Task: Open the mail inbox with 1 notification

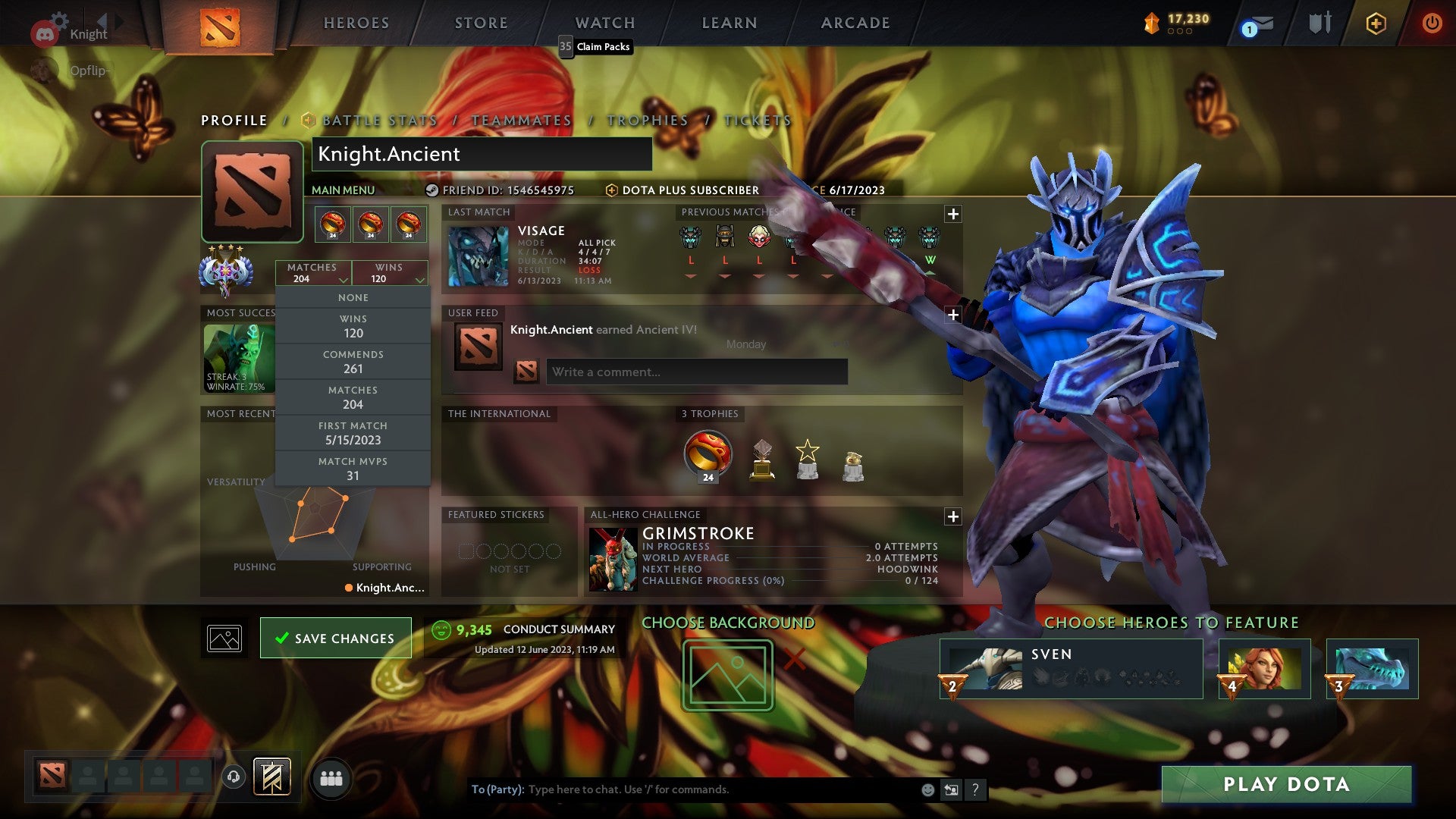Action: (x=1255, y=25)
